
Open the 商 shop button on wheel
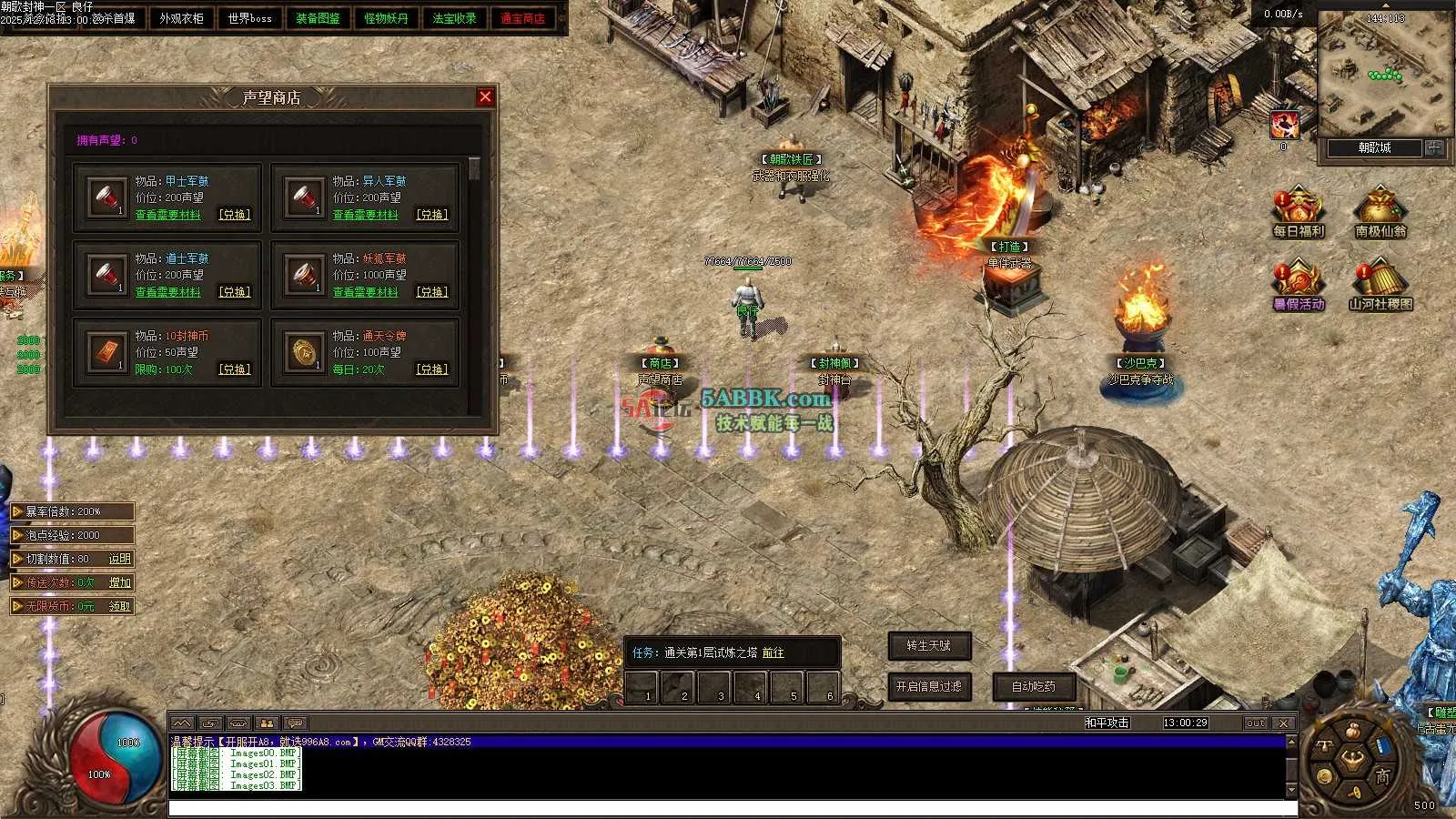click(x=1382, y=776)
